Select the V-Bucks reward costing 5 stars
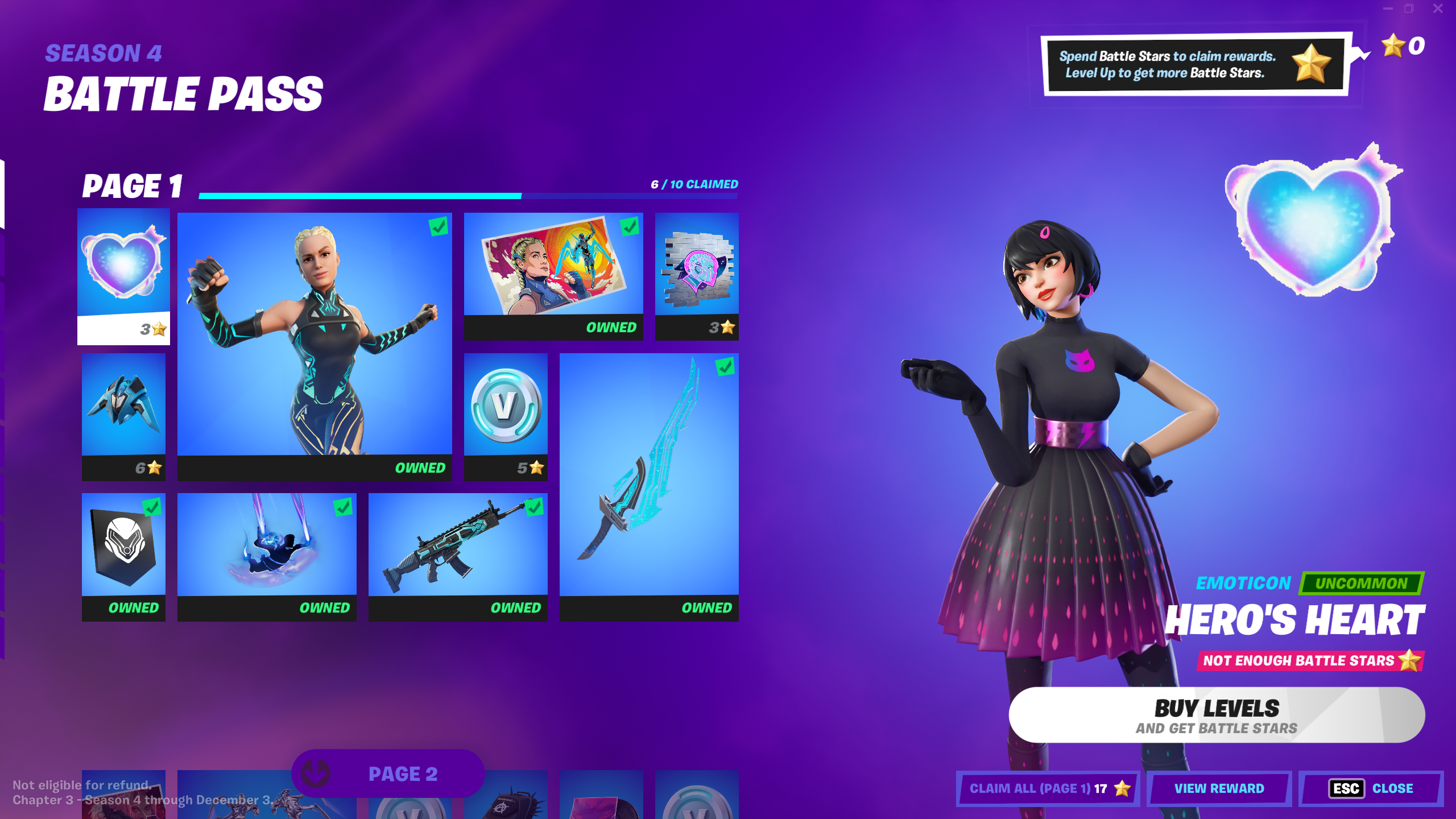The height and width of the screenshot is (819, 1456). coord(506,416)
